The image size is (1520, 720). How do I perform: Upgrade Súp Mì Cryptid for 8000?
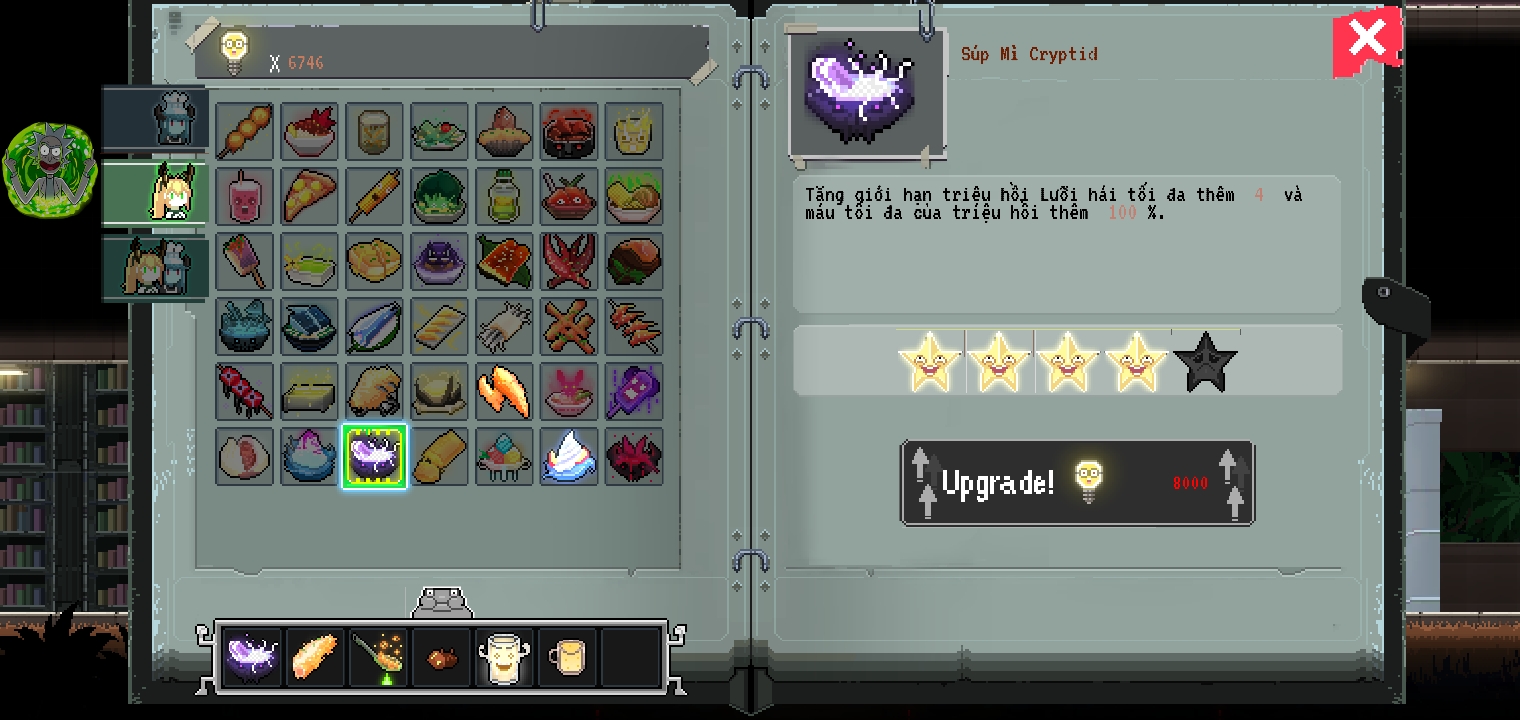(x=1077, y=483)
